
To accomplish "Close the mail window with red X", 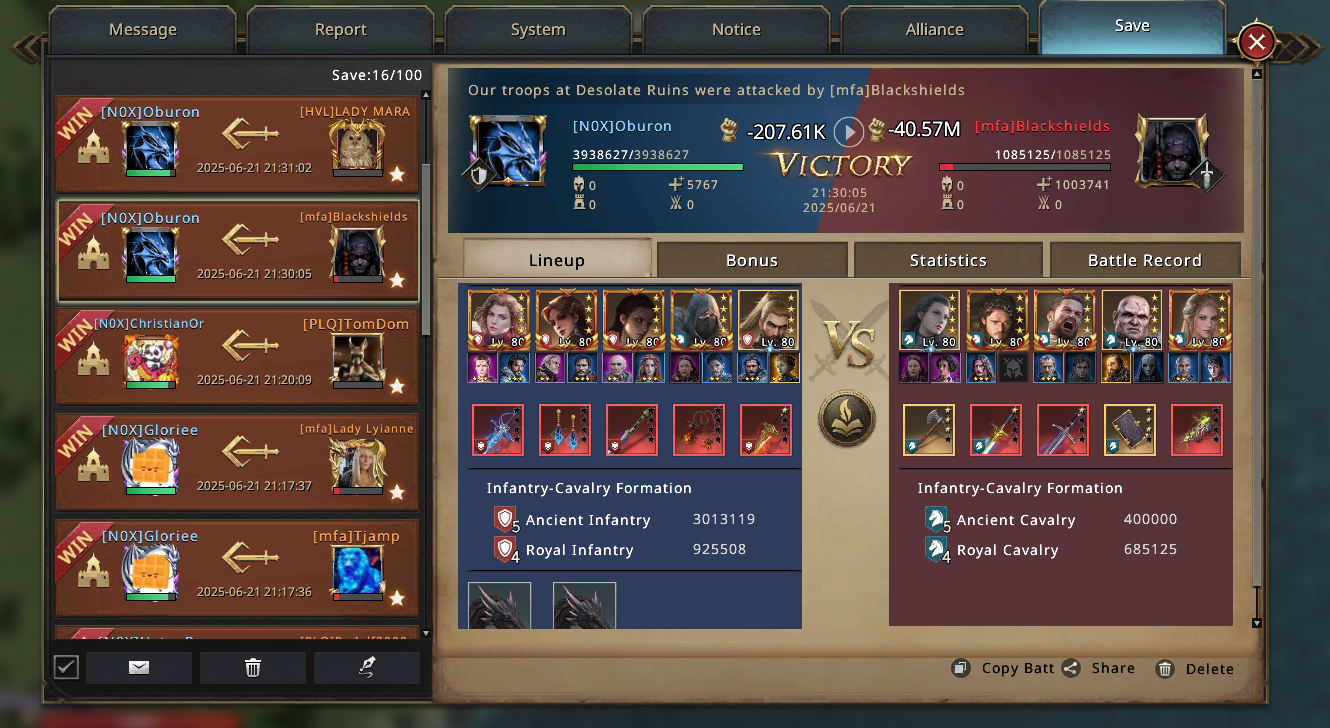I will click(x=1257, y=42).
